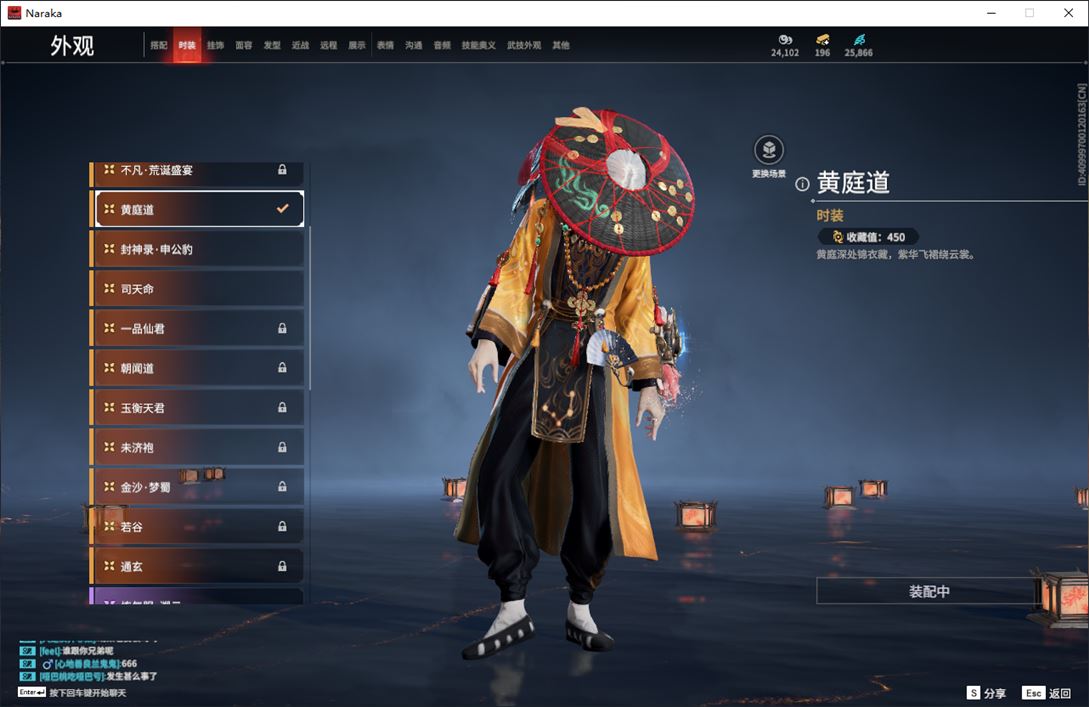Open the 表情 tab
This screenshot has width=1089, height=707.
click(385, 45)
